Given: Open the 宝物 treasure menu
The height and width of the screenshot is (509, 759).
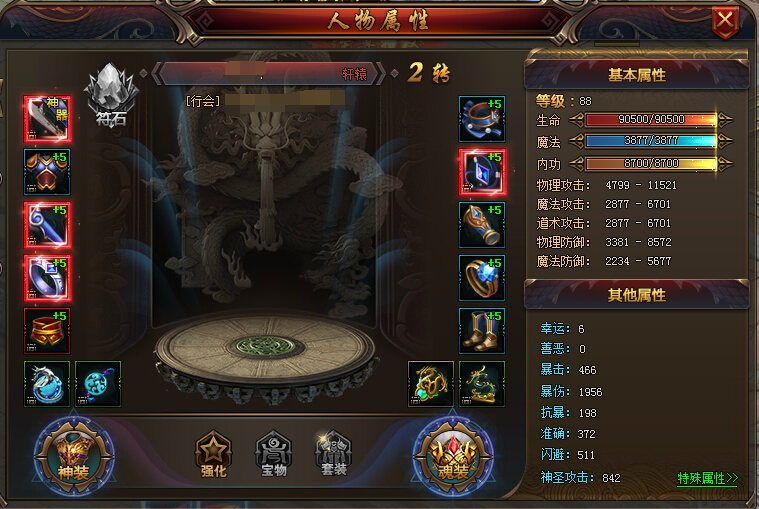Looking at the screenshot, I should point(271,455).
